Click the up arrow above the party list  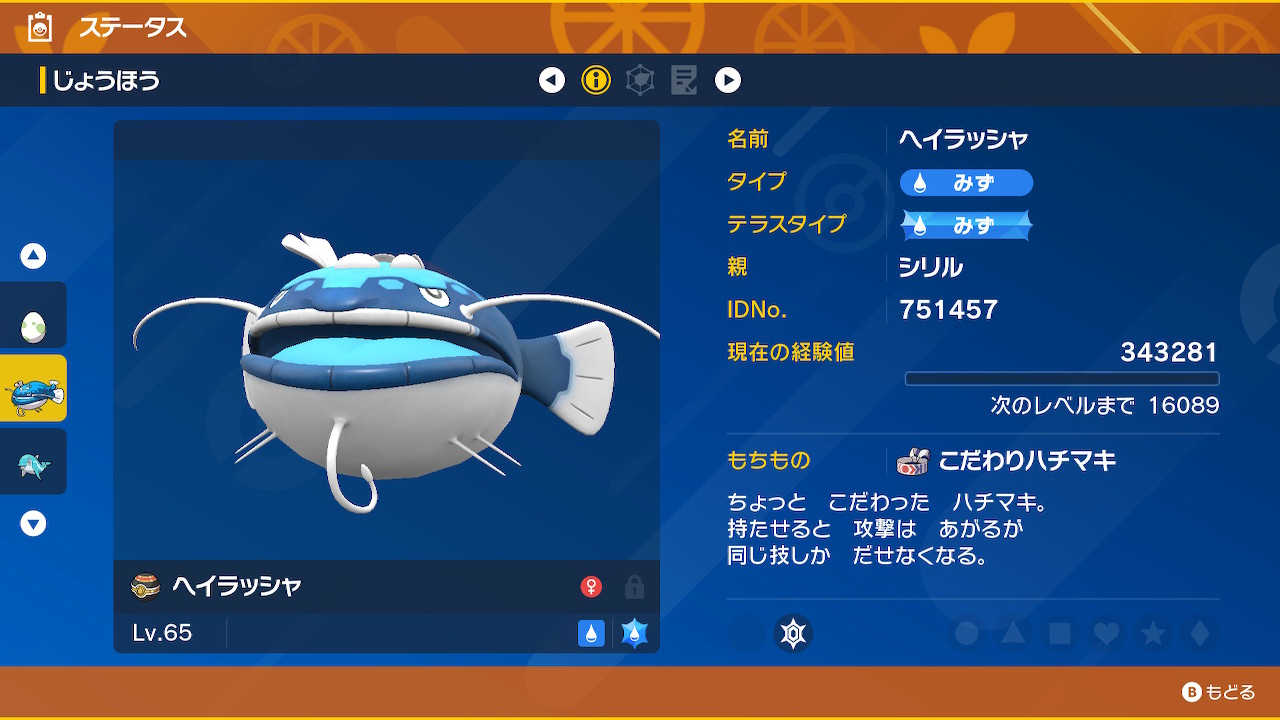click(33, 255)
